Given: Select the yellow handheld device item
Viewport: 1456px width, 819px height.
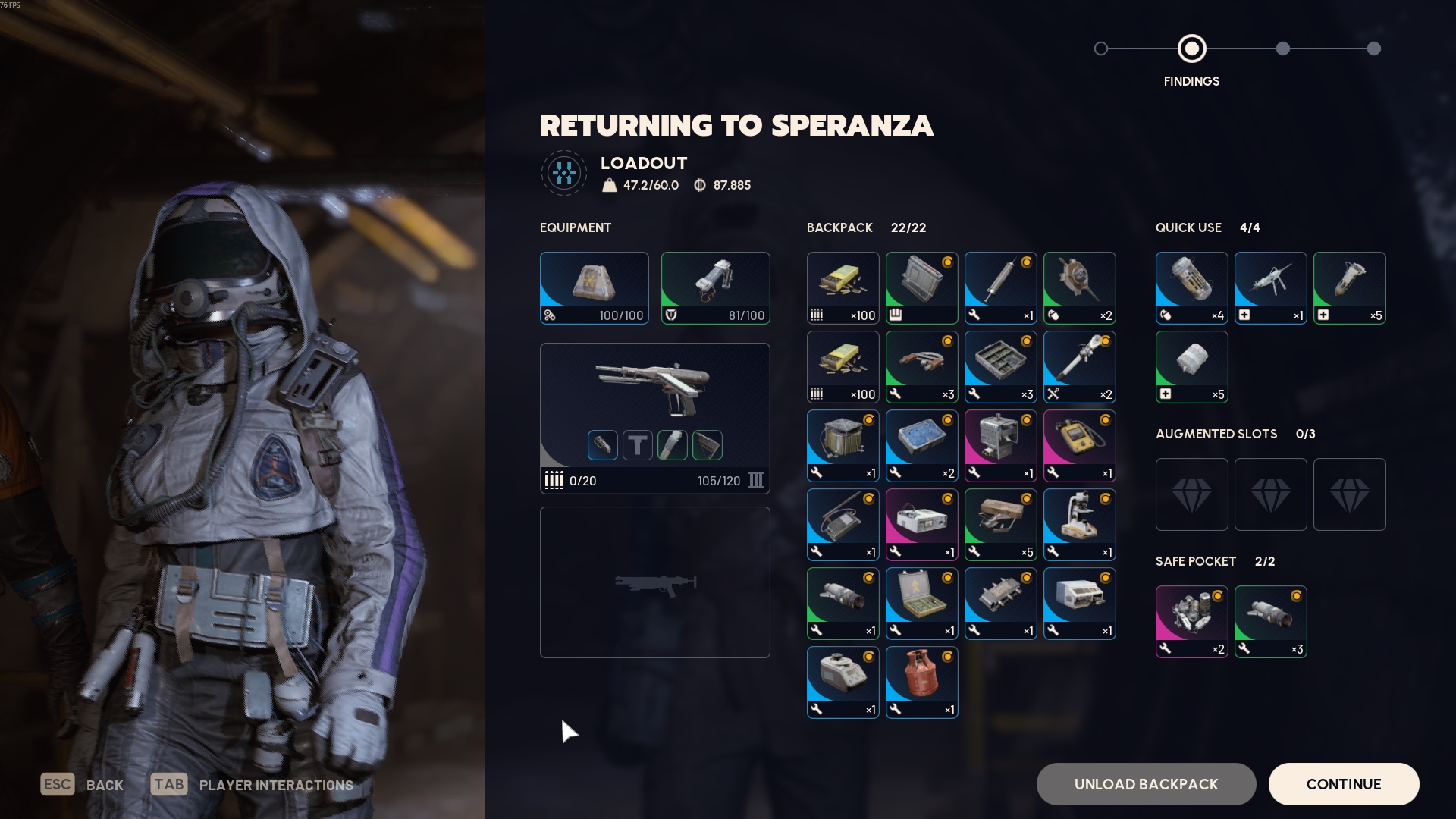Looking at the screenshot, I should (x=1079, y=446).
